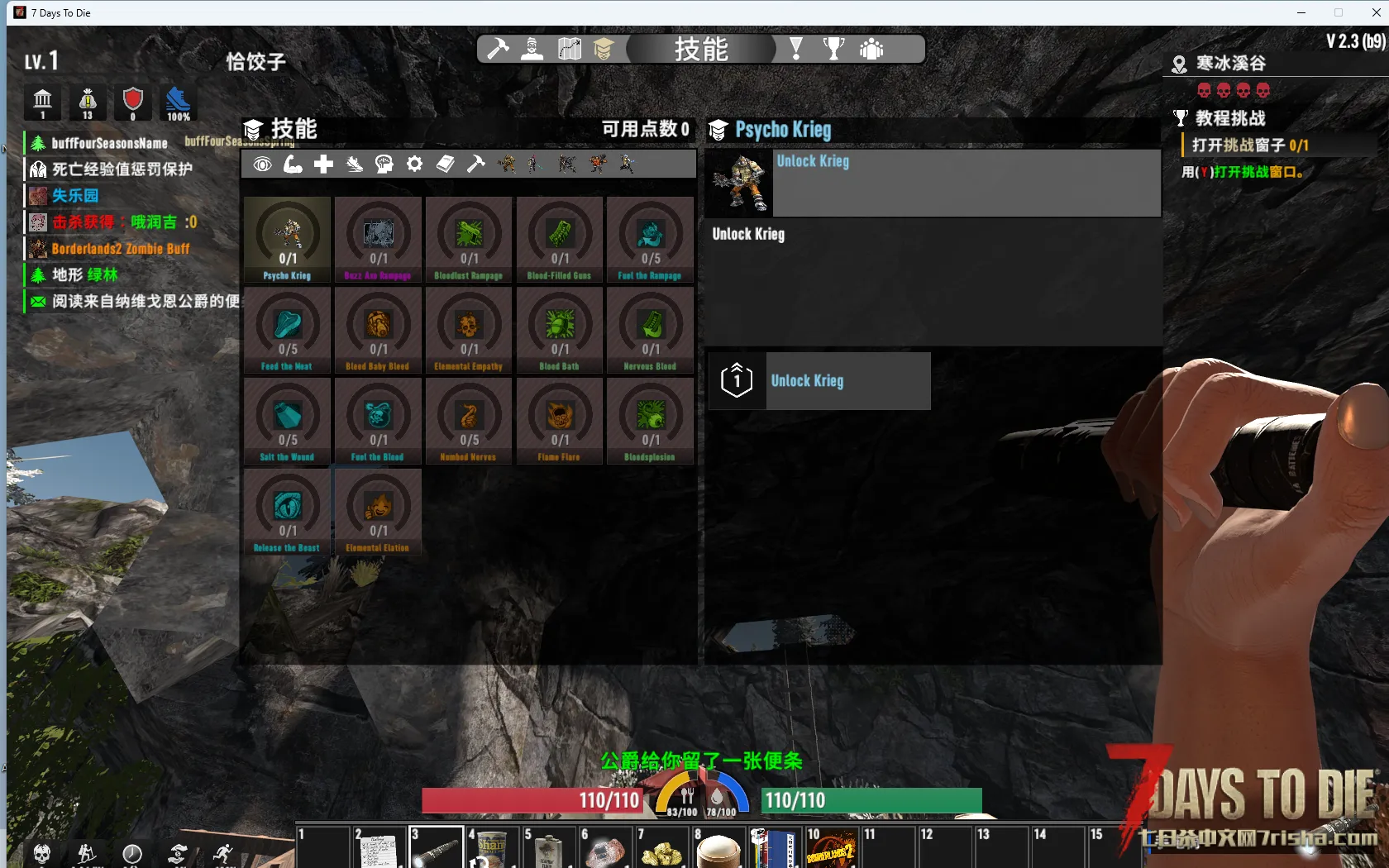Open the Feed the Meat skill
Image resolution: width=1389 pixels, height=868 pixels.
288,331
